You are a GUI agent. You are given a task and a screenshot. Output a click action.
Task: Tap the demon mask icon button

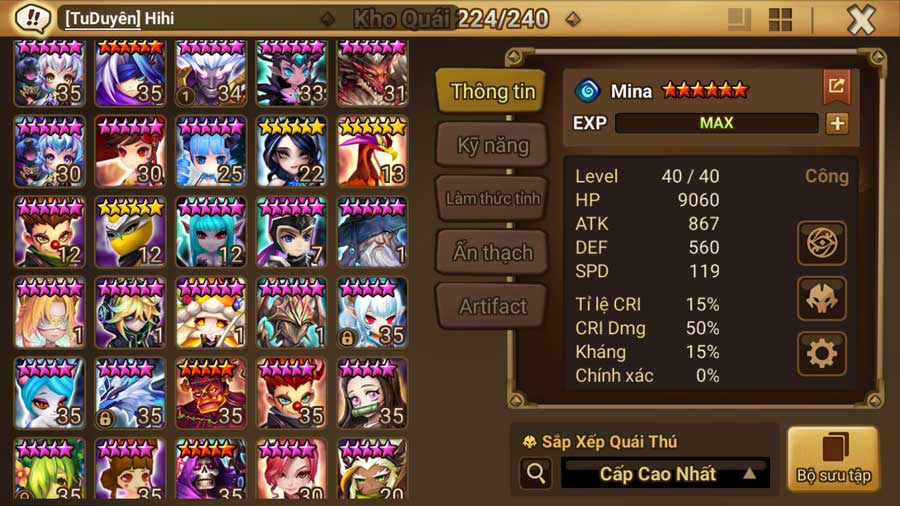(x=822, y=298)
